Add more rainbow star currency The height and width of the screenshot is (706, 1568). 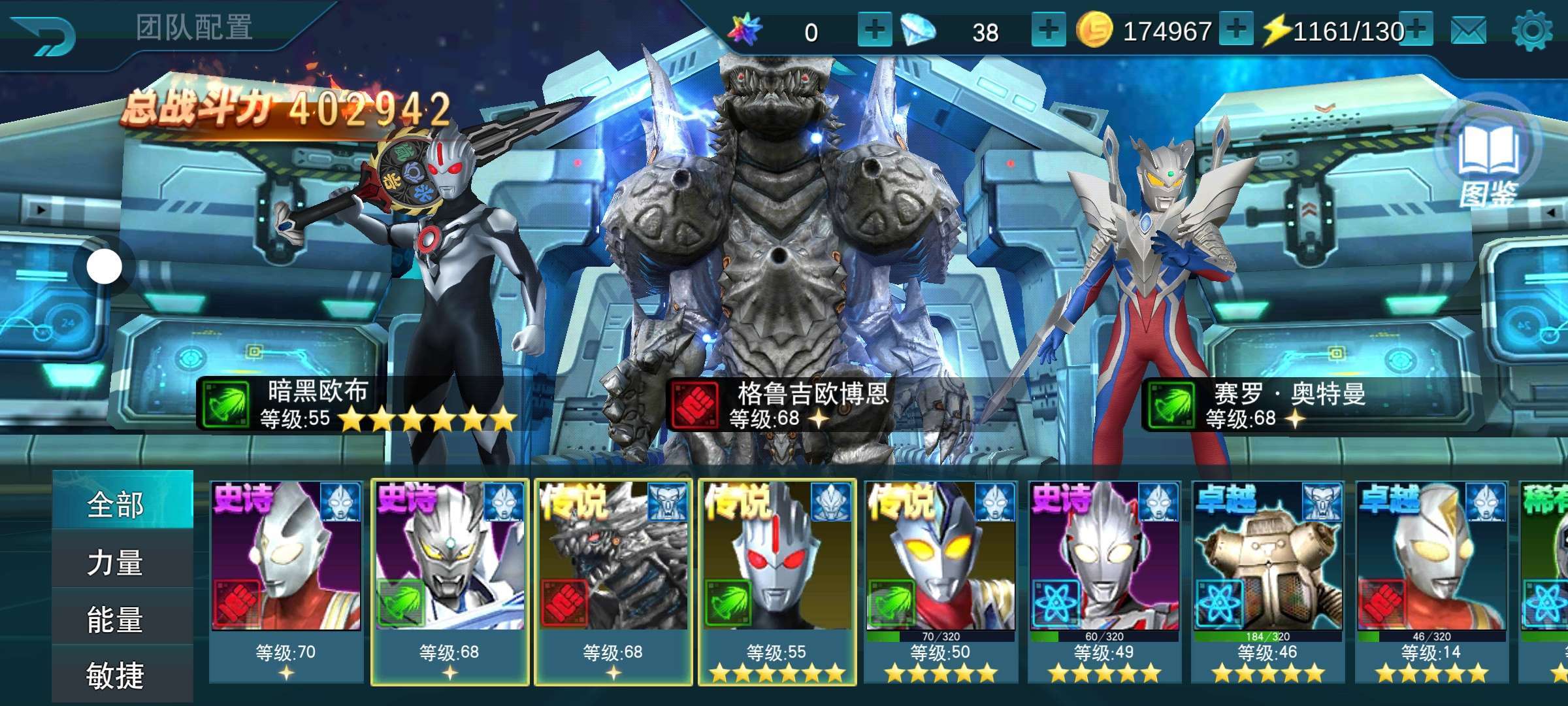(x=874, y=31)
